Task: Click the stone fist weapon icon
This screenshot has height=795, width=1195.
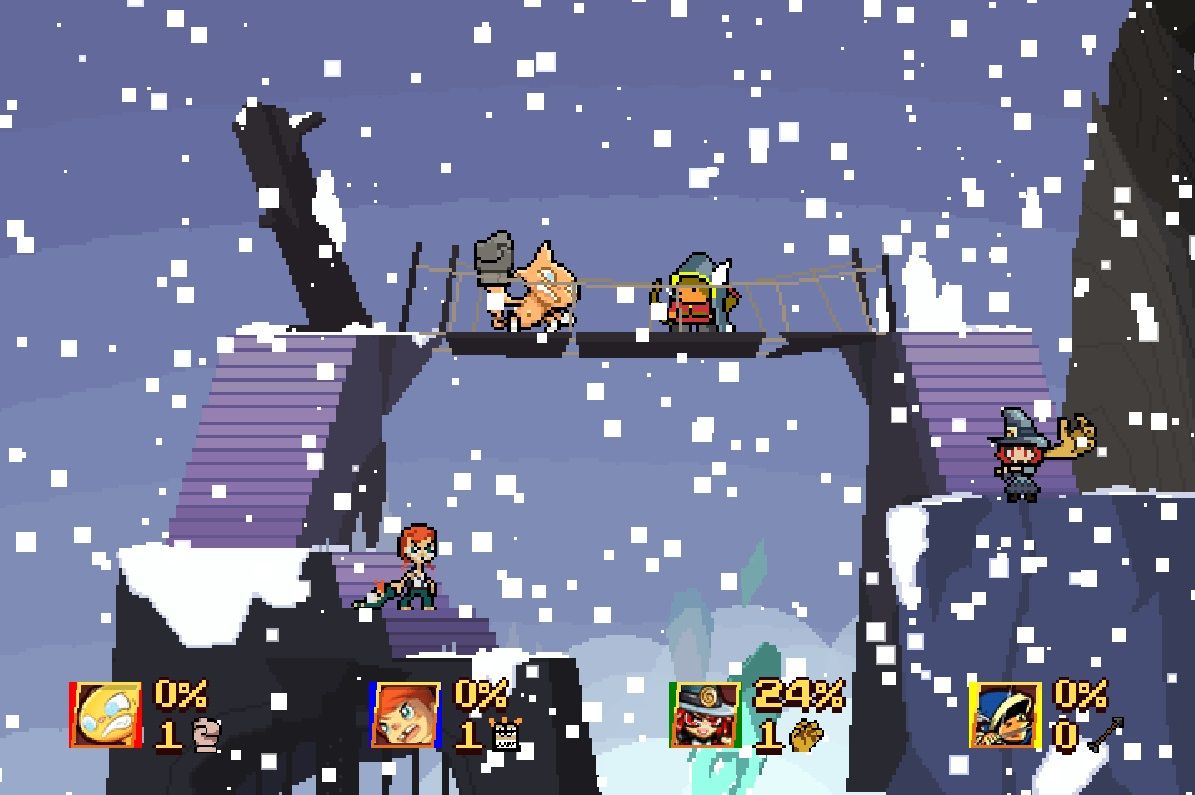Action: point(205,735)
